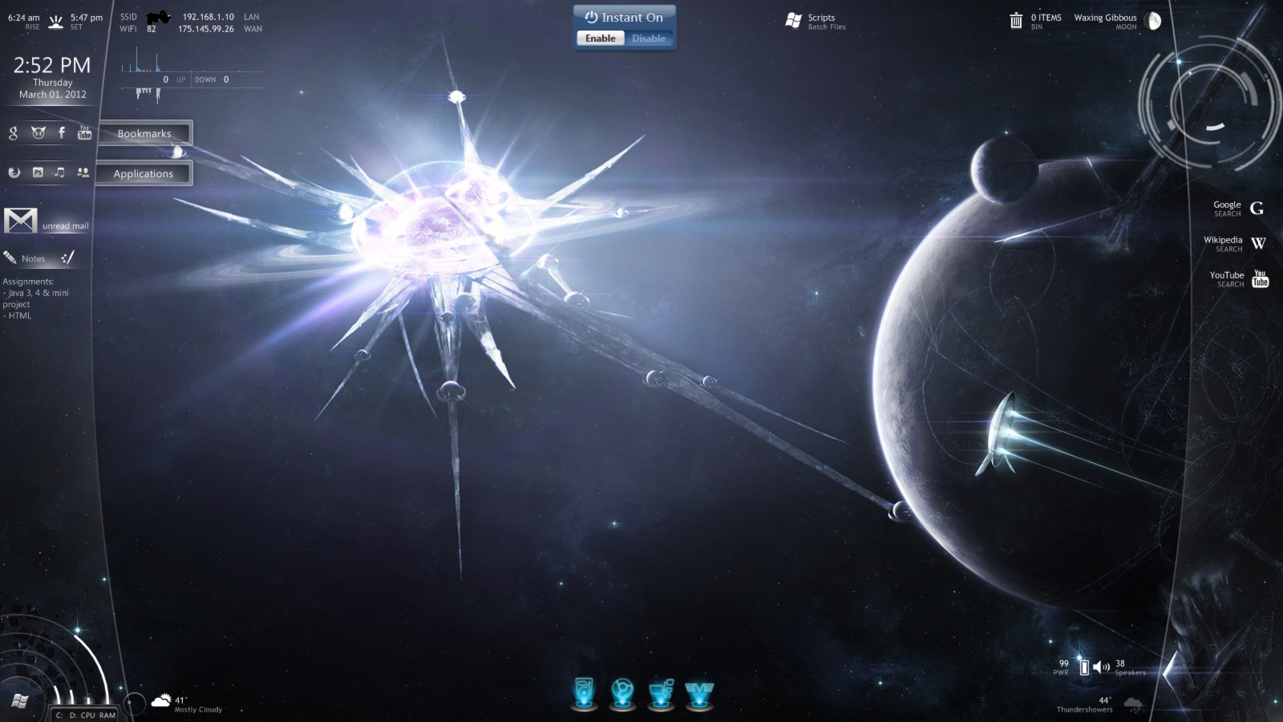
Task: Open the Notes pencil icon
Action: pyautogui.click(x=10, y=258)
